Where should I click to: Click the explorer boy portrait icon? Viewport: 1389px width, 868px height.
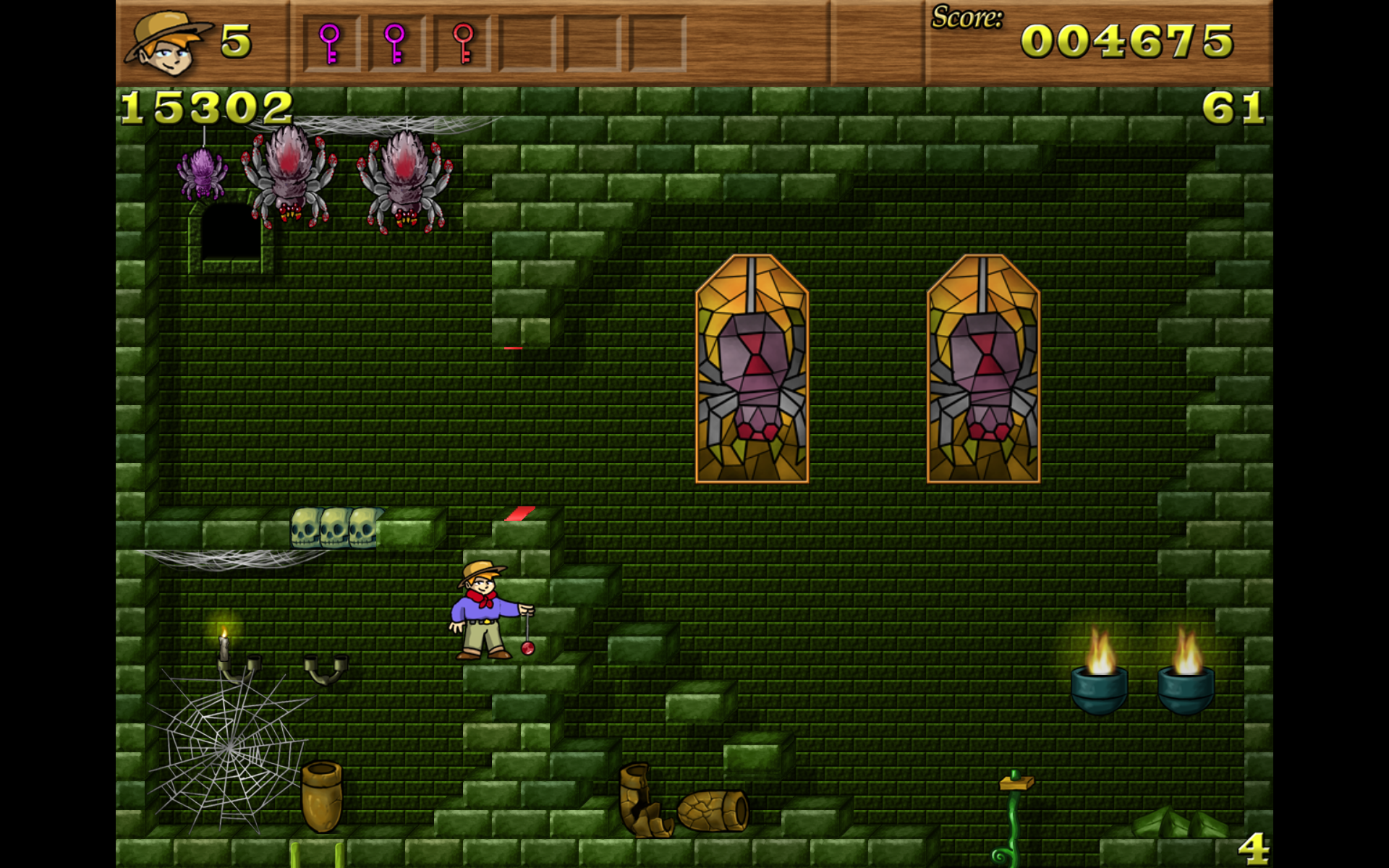coord(168,43)
